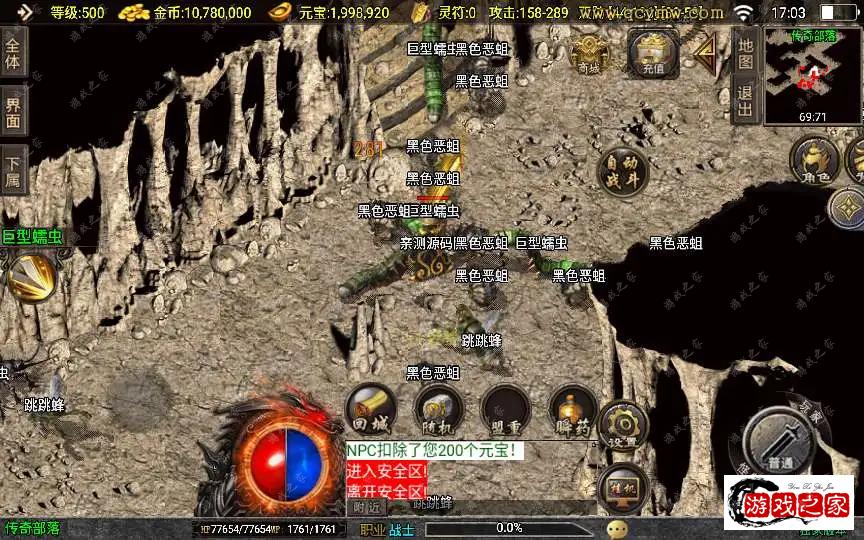Open the minimap of 传奇部落

pyautogui.click(x=813, y=75)
